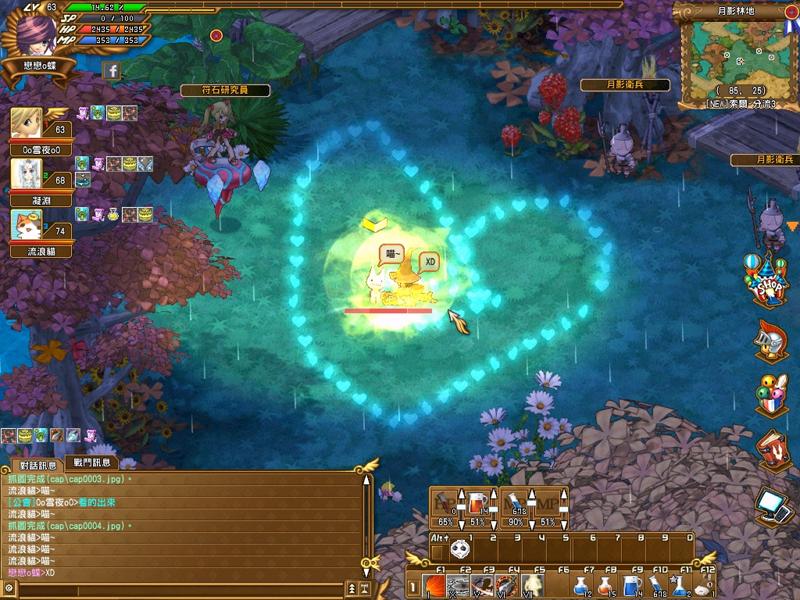Open the Facebook share button

[x=112, y=71]
